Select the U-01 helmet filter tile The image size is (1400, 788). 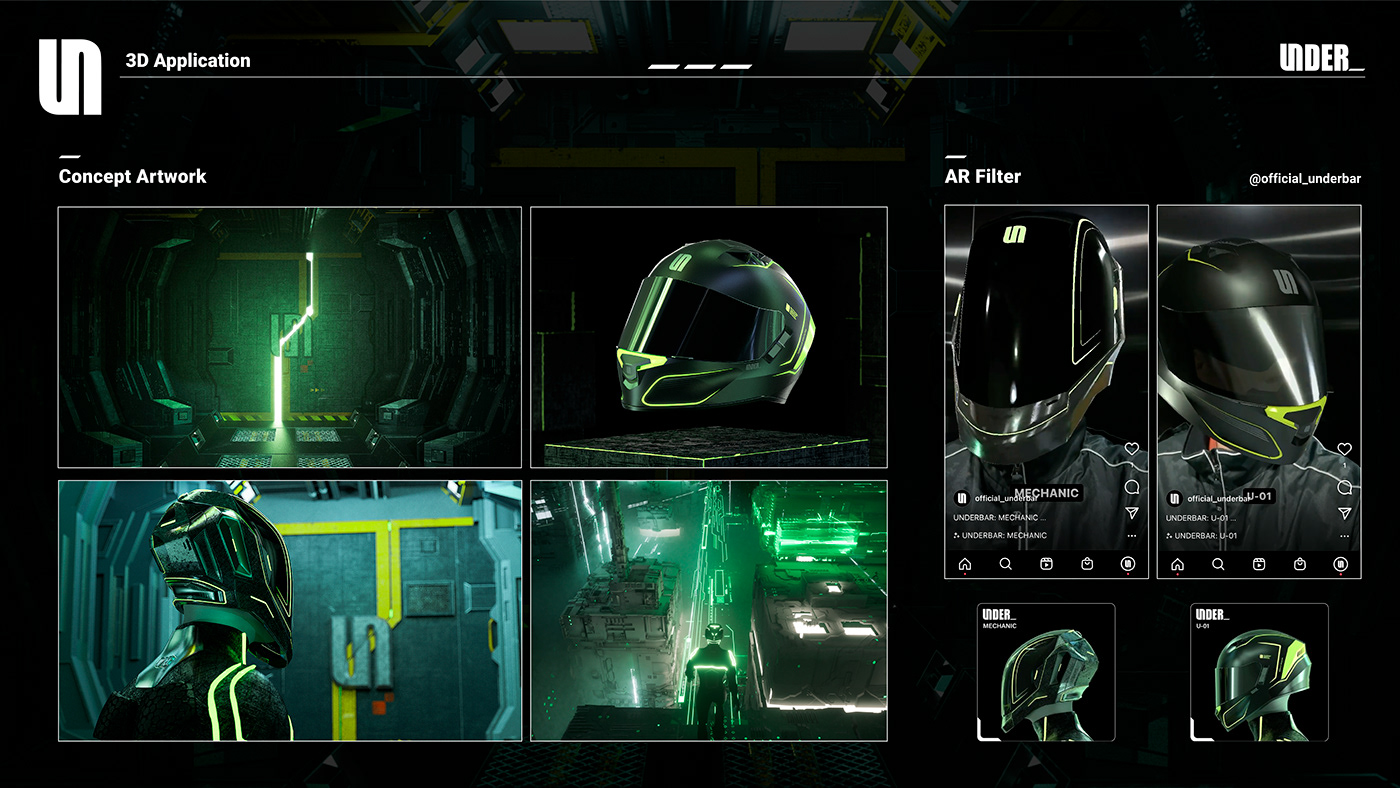coord(1259,672)
